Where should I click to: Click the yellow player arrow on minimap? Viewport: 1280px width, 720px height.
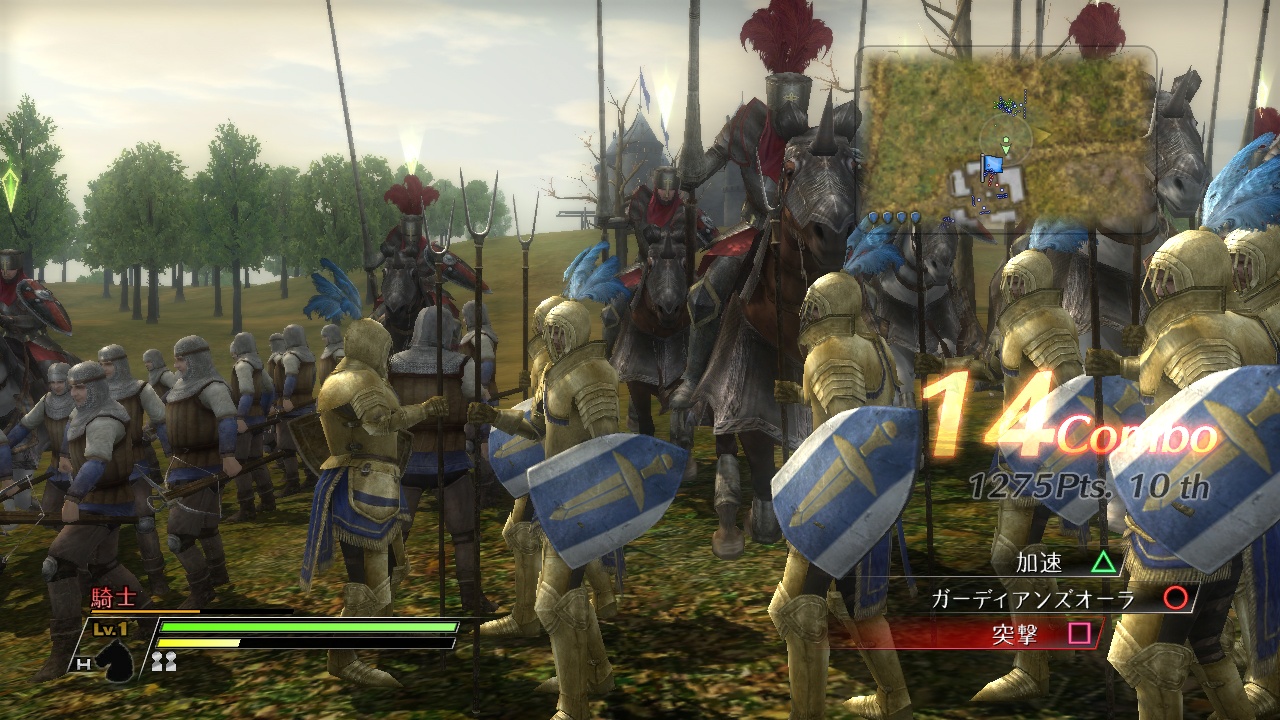coord(1041,132)
